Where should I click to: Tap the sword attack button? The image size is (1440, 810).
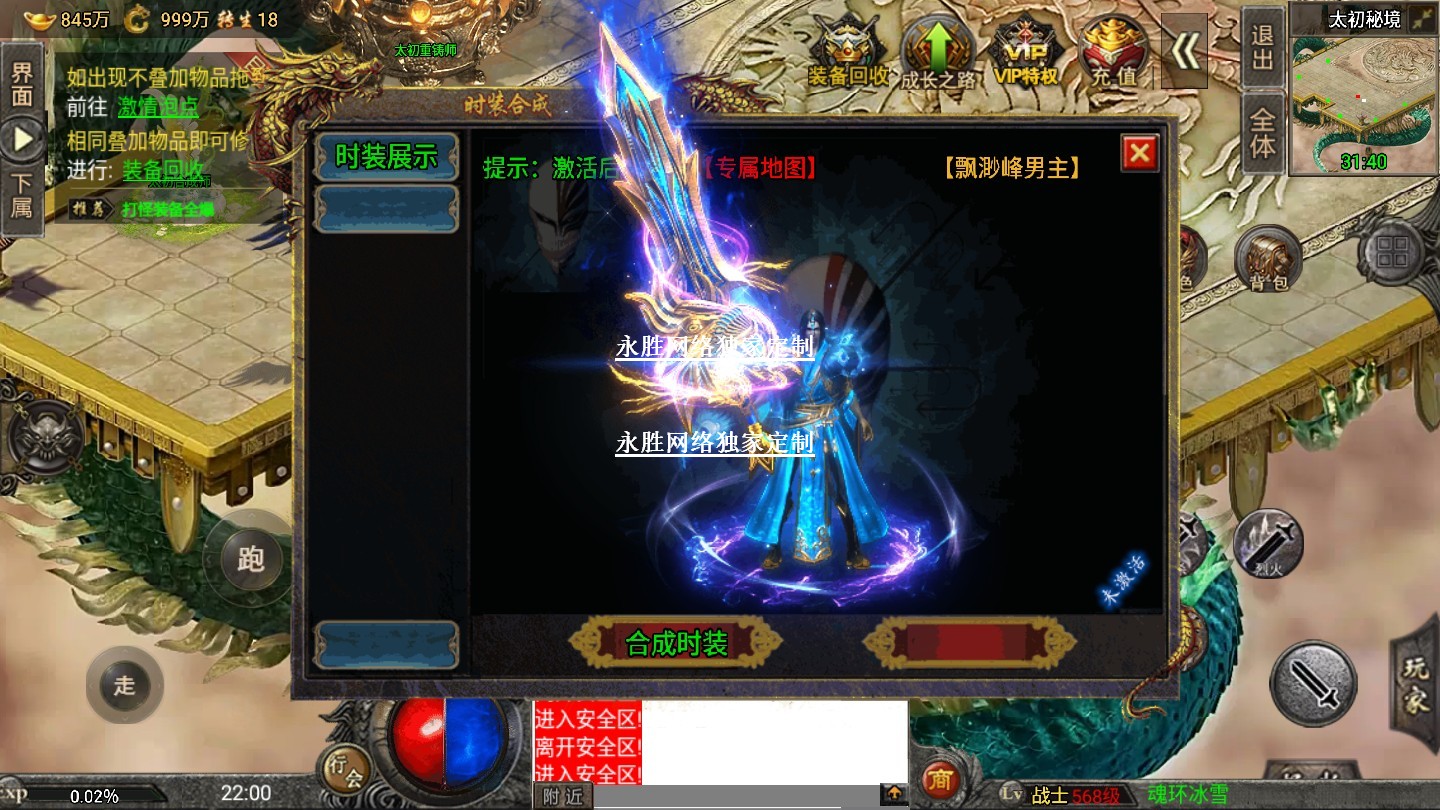click(1313, 684)
